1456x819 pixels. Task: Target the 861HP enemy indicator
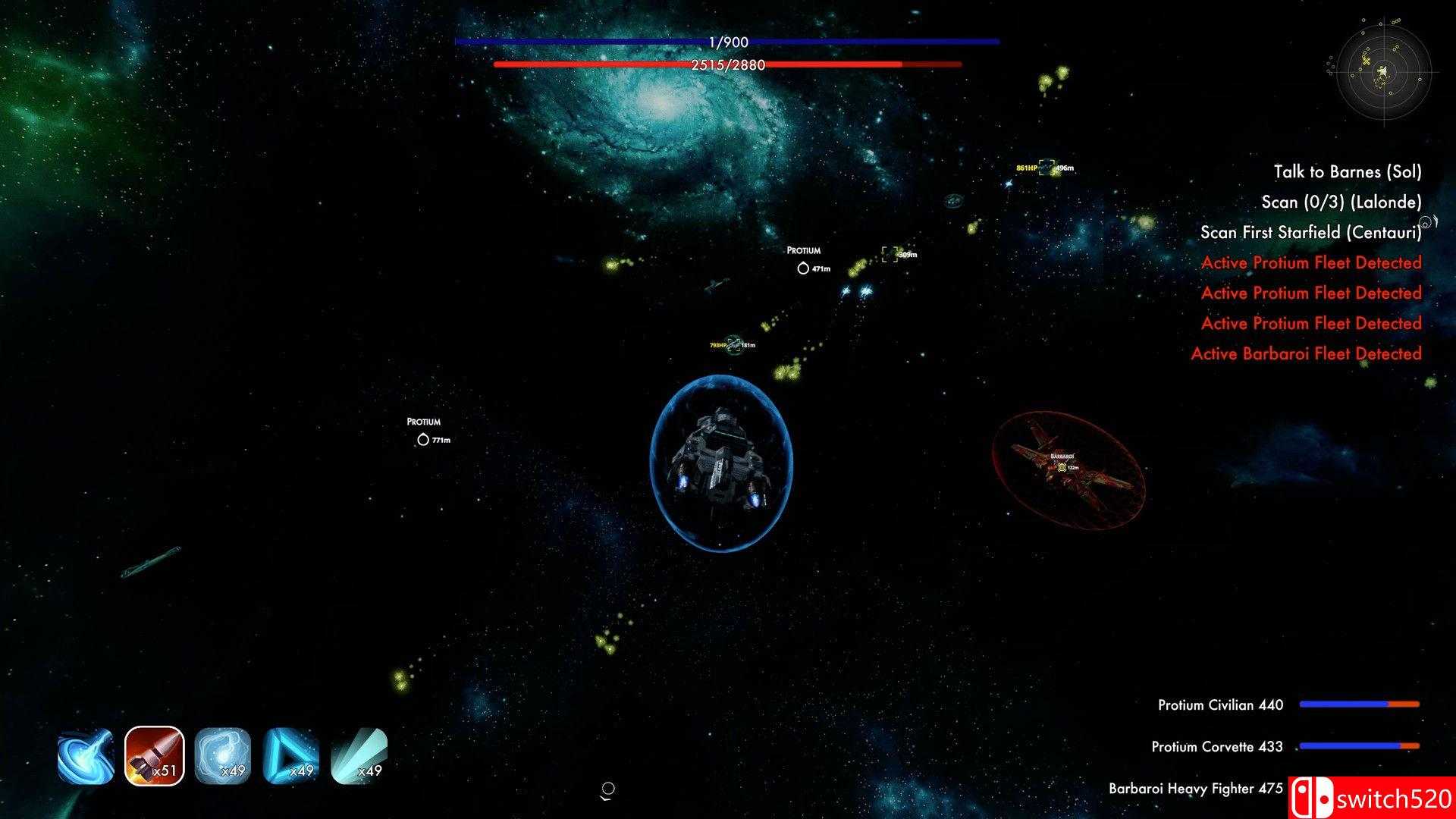coord(1039,167)
